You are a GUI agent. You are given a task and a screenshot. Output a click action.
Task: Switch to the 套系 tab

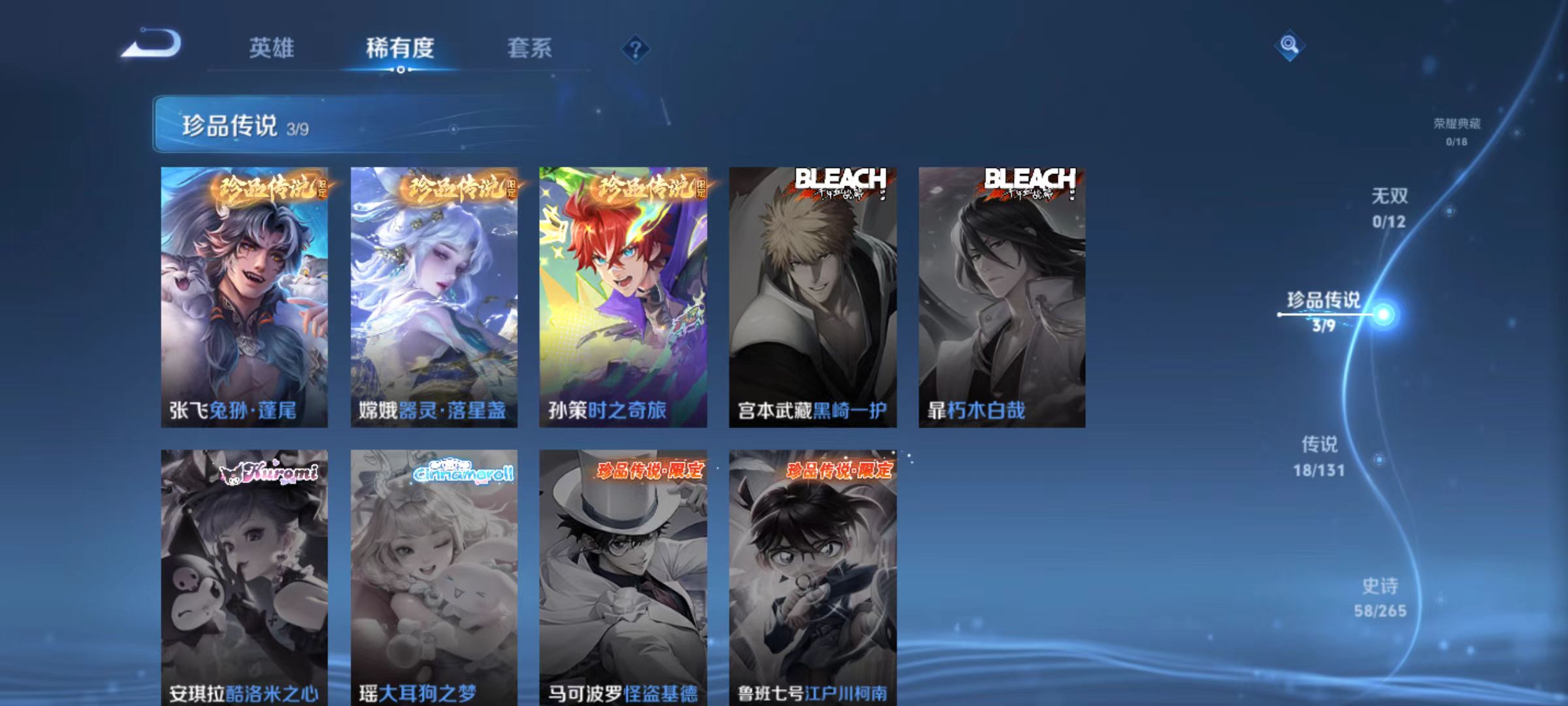click(x=531, y=48)
